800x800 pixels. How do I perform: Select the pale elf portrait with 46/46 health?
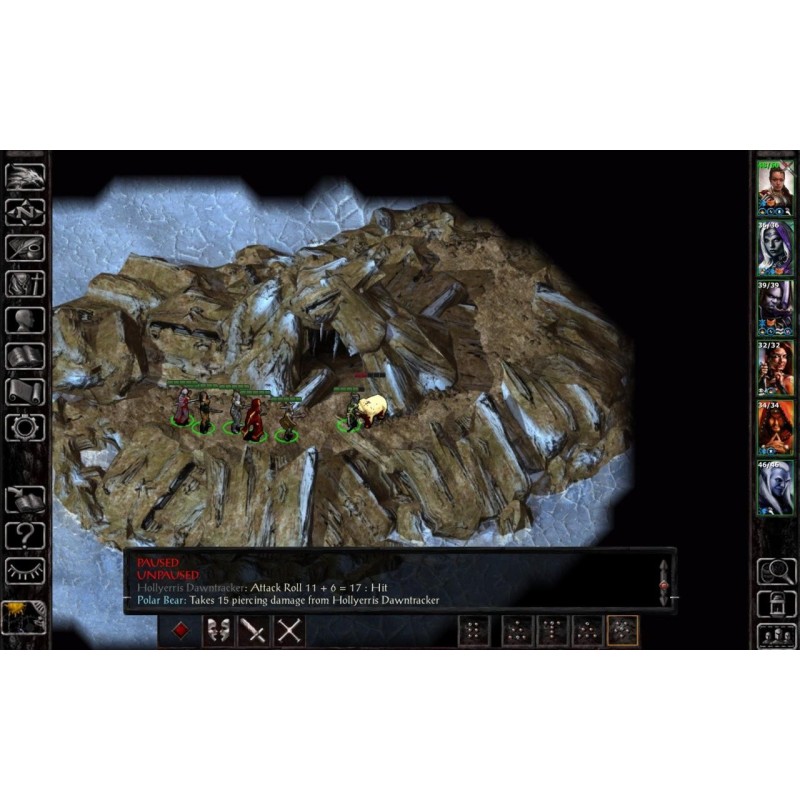tap(775, 488)
